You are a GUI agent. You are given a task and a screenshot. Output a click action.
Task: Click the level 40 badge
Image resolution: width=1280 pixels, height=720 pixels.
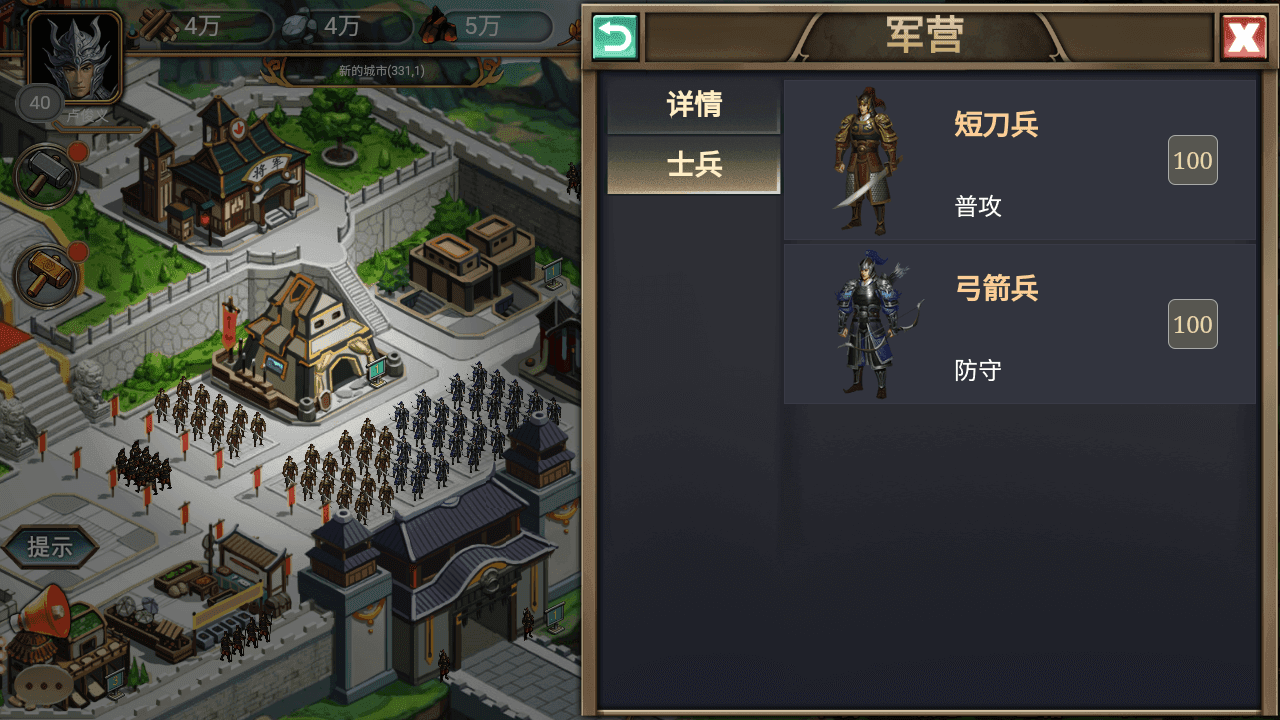coord(40,103)
